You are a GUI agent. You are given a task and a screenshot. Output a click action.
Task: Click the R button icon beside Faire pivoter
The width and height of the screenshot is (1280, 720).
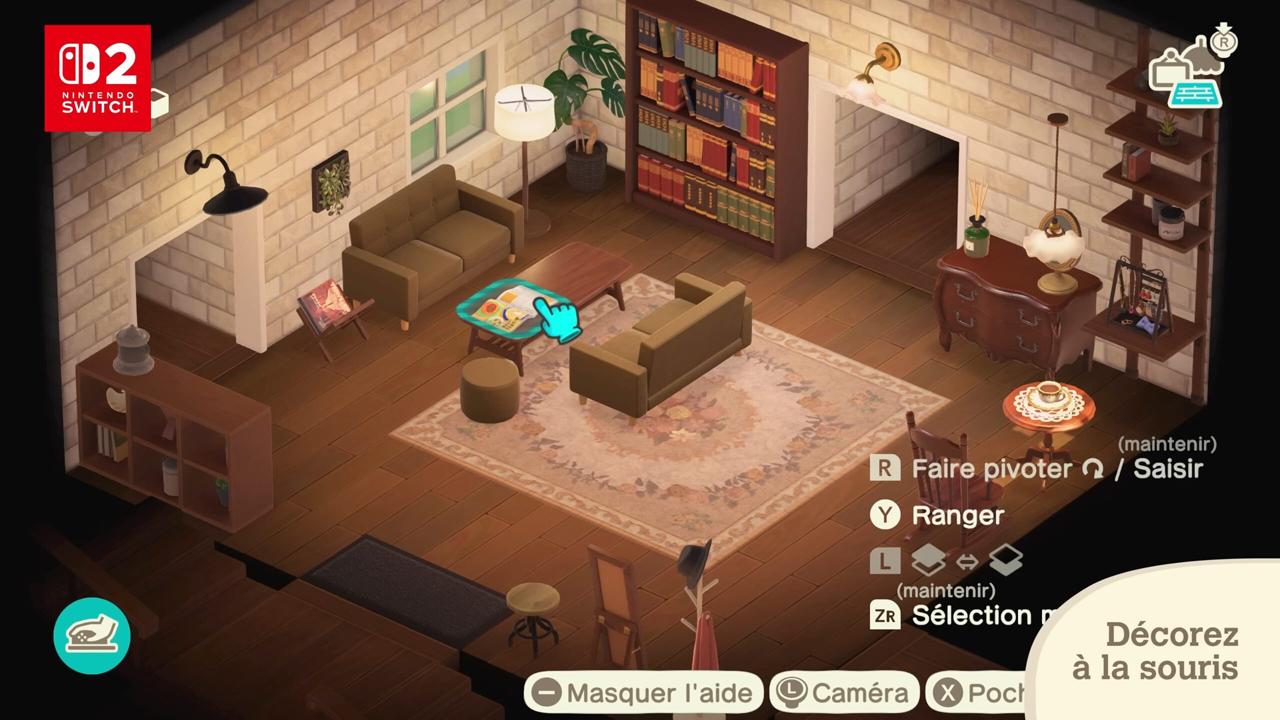point(885,467)
